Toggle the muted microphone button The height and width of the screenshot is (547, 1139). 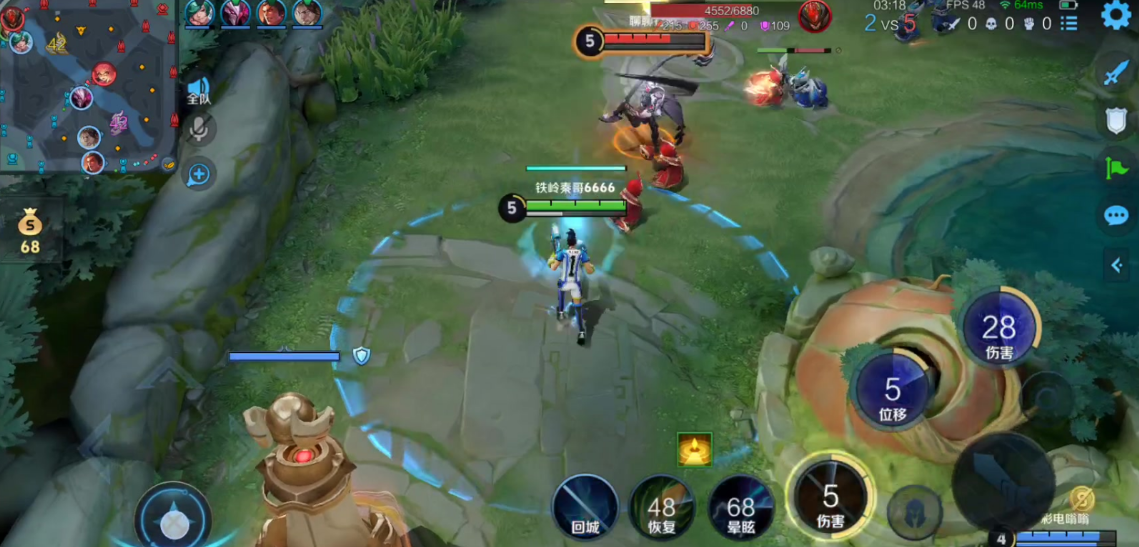coord(200,129)
